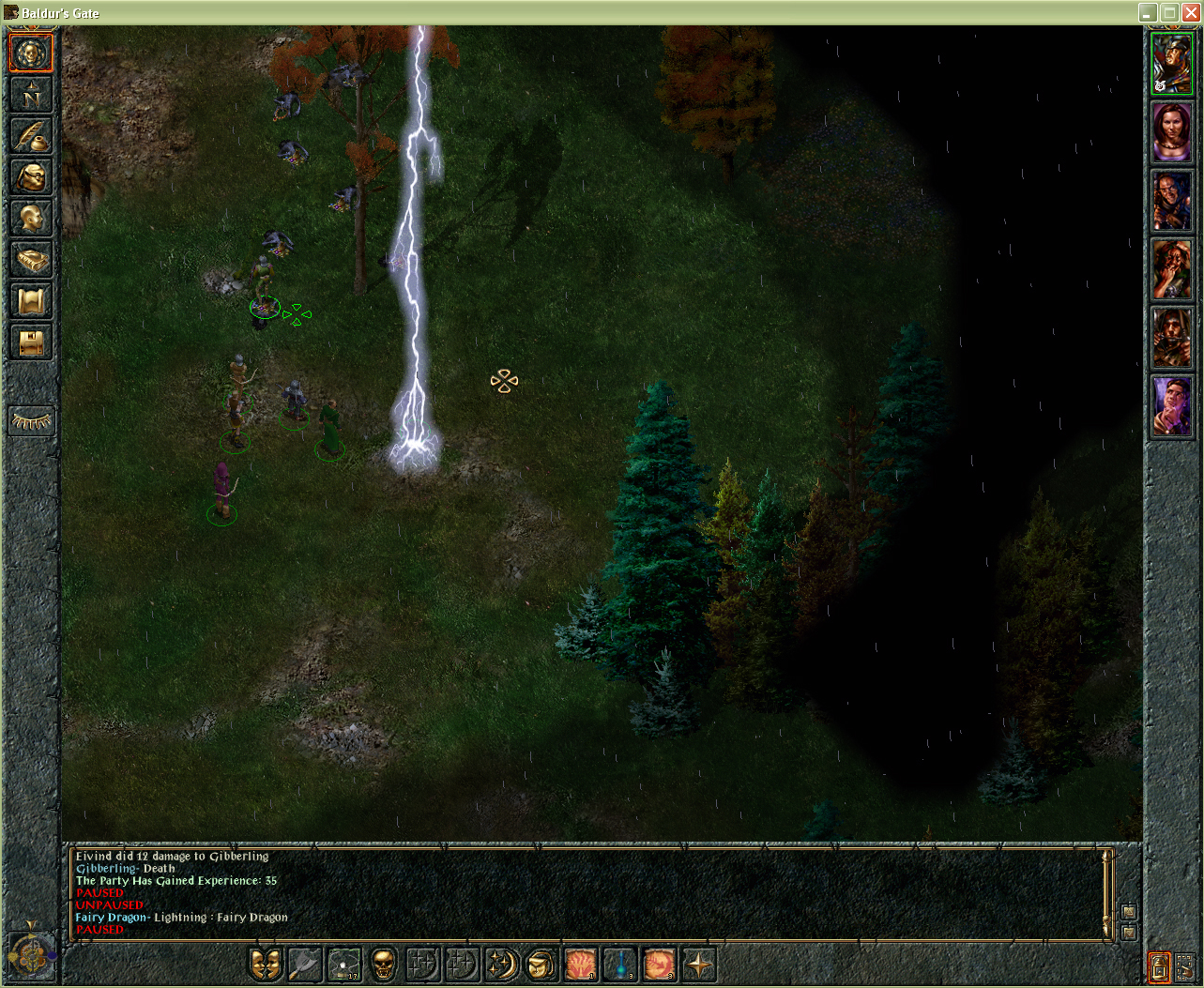Viewport: 1204px width, 988px height.
Task: Click the twin golden masks talk button
Action: point(266,964)
